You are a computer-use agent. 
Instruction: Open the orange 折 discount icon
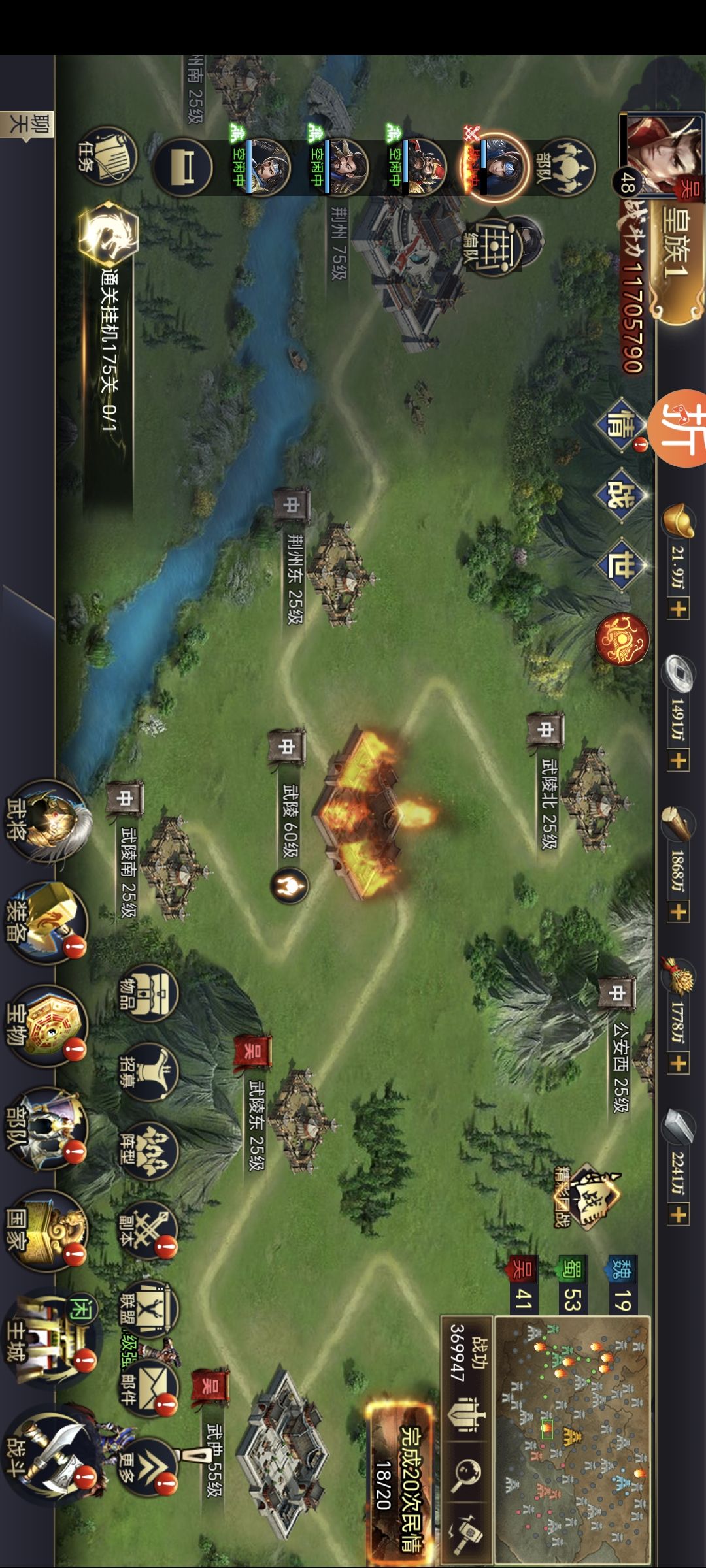pos(680,429)
